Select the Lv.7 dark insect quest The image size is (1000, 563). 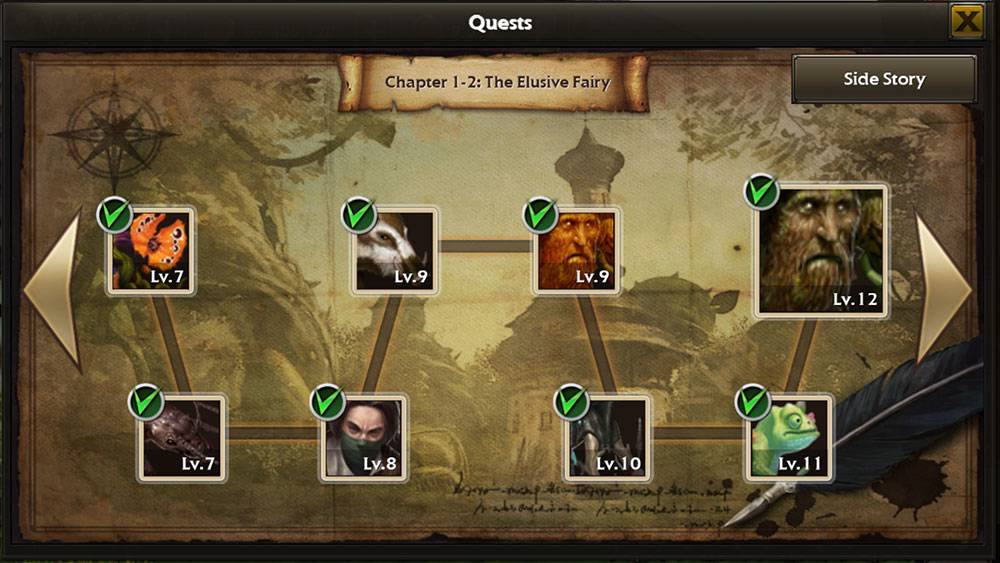[182, 438]
